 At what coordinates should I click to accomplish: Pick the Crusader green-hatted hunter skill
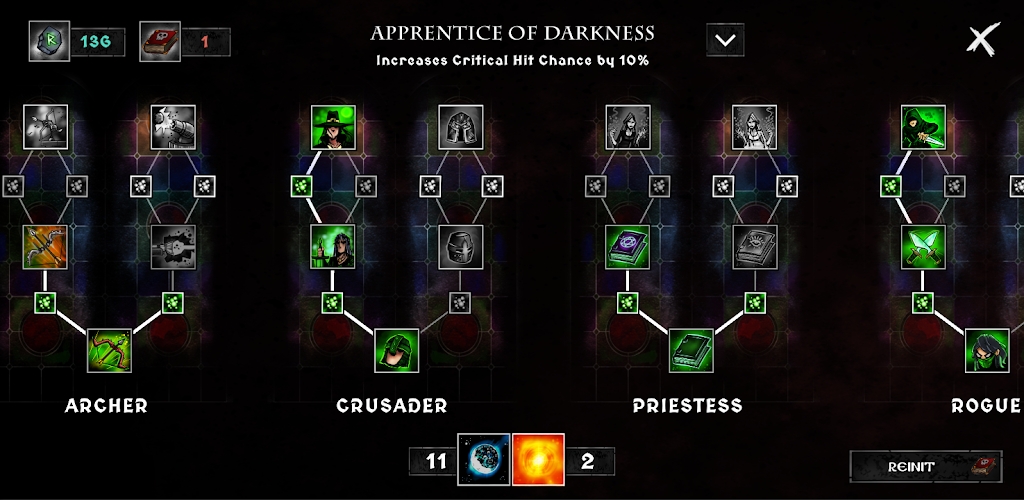click(x=333, y=127)
